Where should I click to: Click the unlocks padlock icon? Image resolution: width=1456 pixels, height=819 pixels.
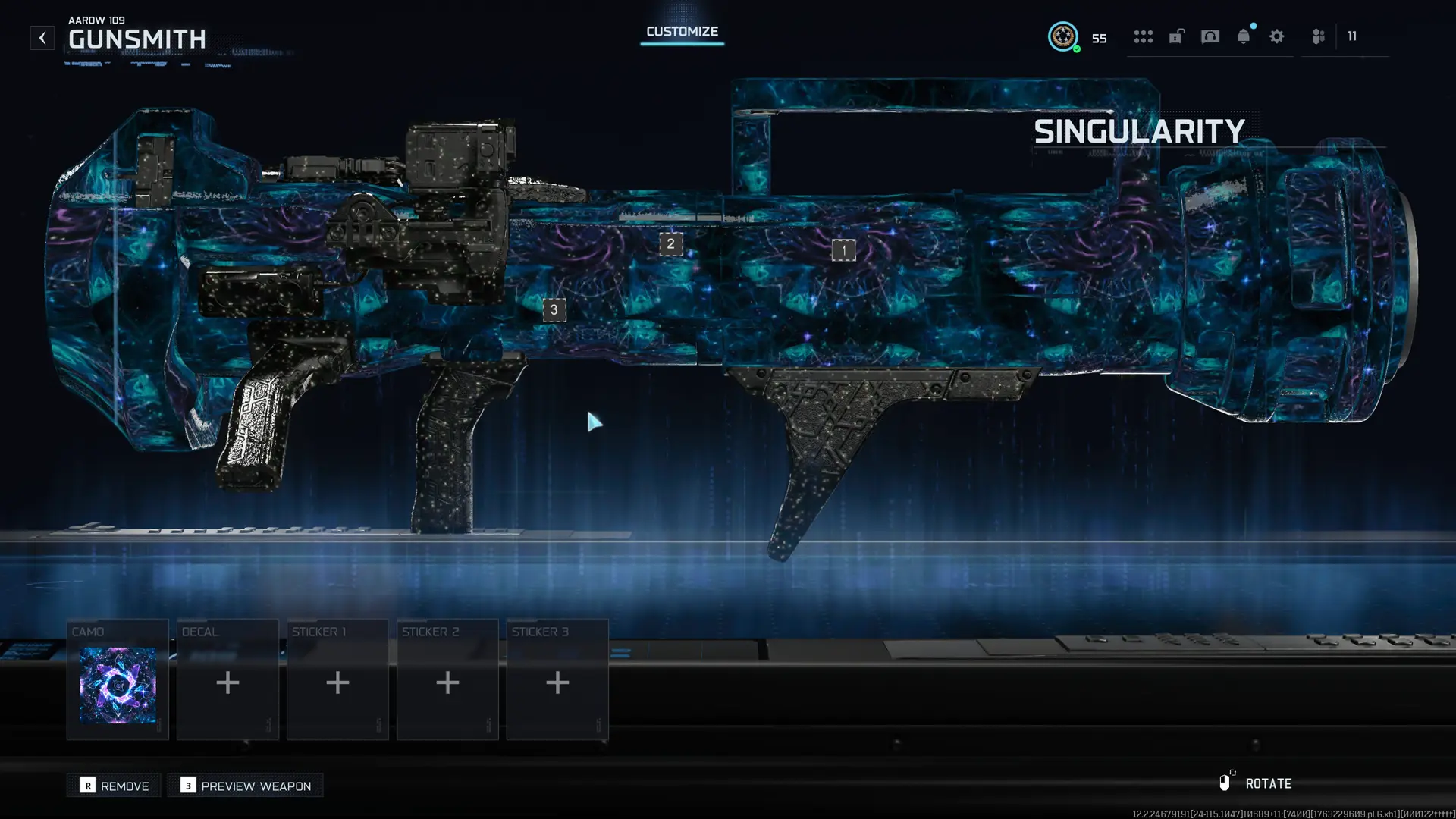coord(1176,37)
